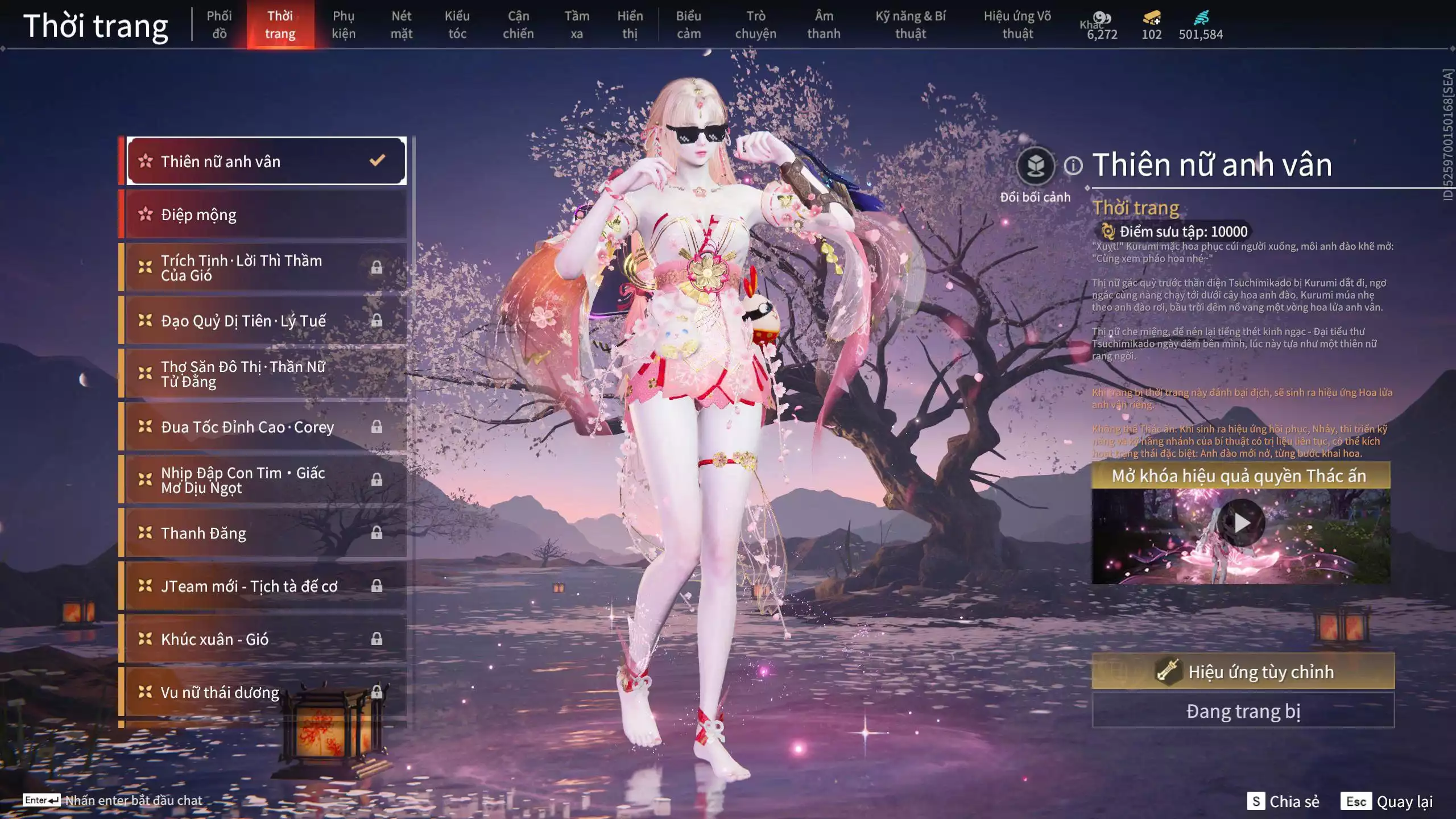
Task: Pick the Khúc xuân - Gió outfit
Action: (265, 639)
